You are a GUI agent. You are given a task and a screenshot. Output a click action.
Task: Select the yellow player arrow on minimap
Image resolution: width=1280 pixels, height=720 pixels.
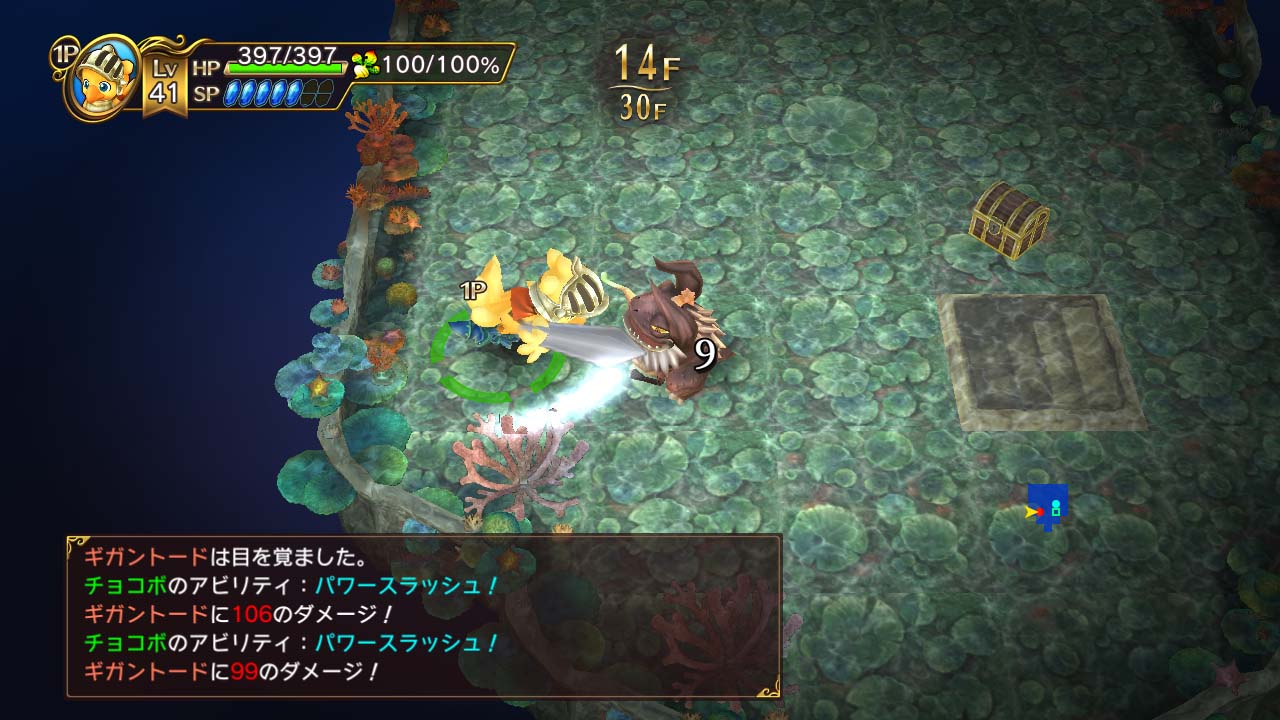coord(1030,512)
